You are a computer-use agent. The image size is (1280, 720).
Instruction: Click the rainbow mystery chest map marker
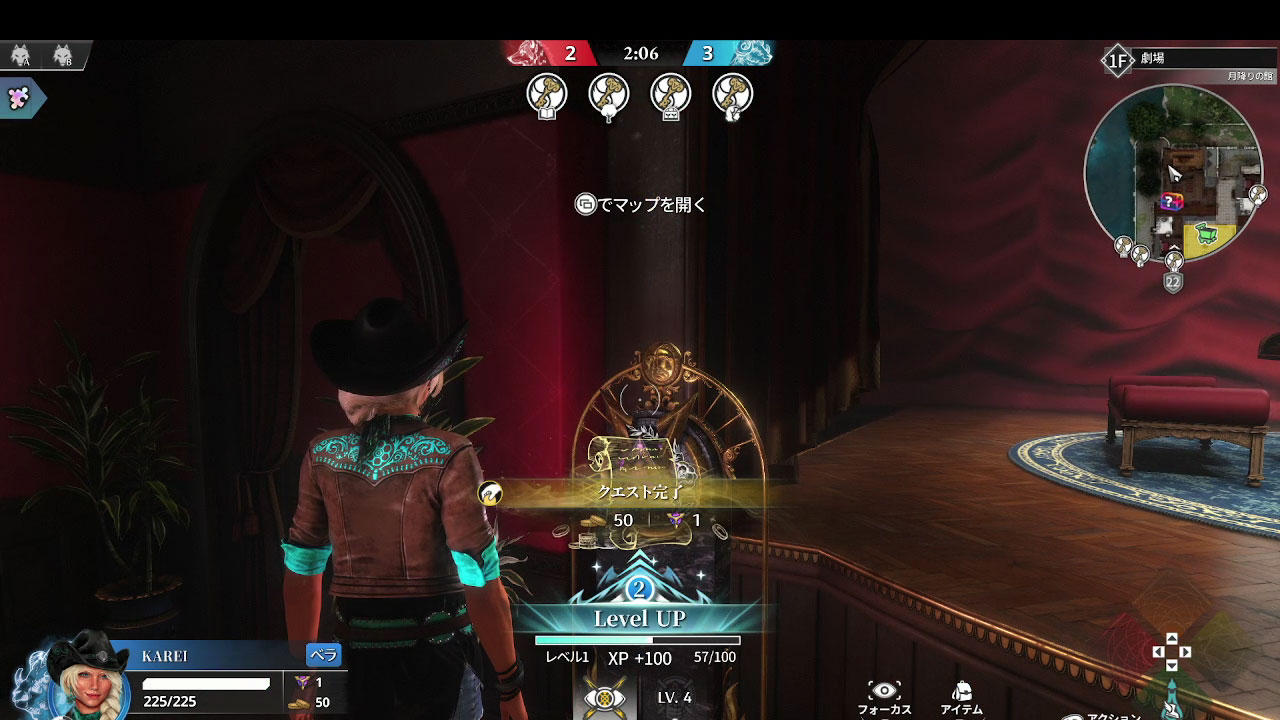tap(1171, 202)
